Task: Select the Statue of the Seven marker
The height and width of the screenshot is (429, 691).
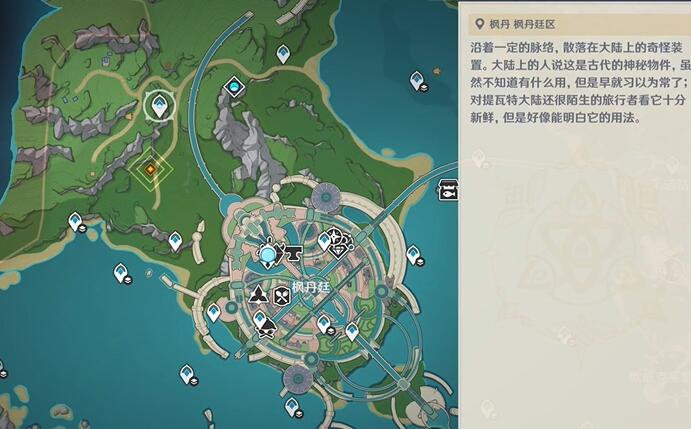Action: point(269,255)
